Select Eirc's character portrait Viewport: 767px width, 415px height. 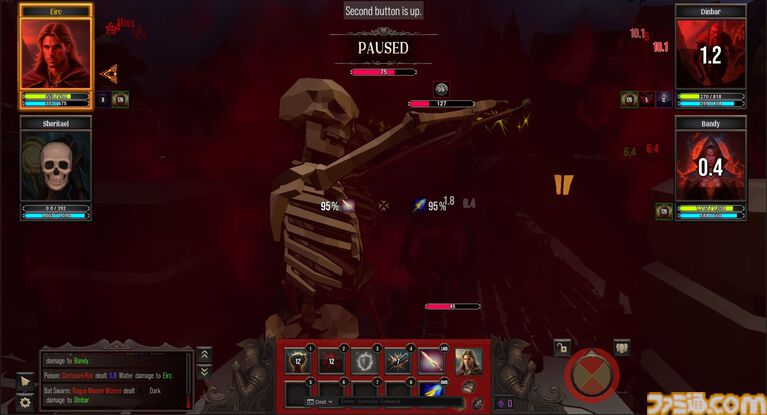coord(56,54)
